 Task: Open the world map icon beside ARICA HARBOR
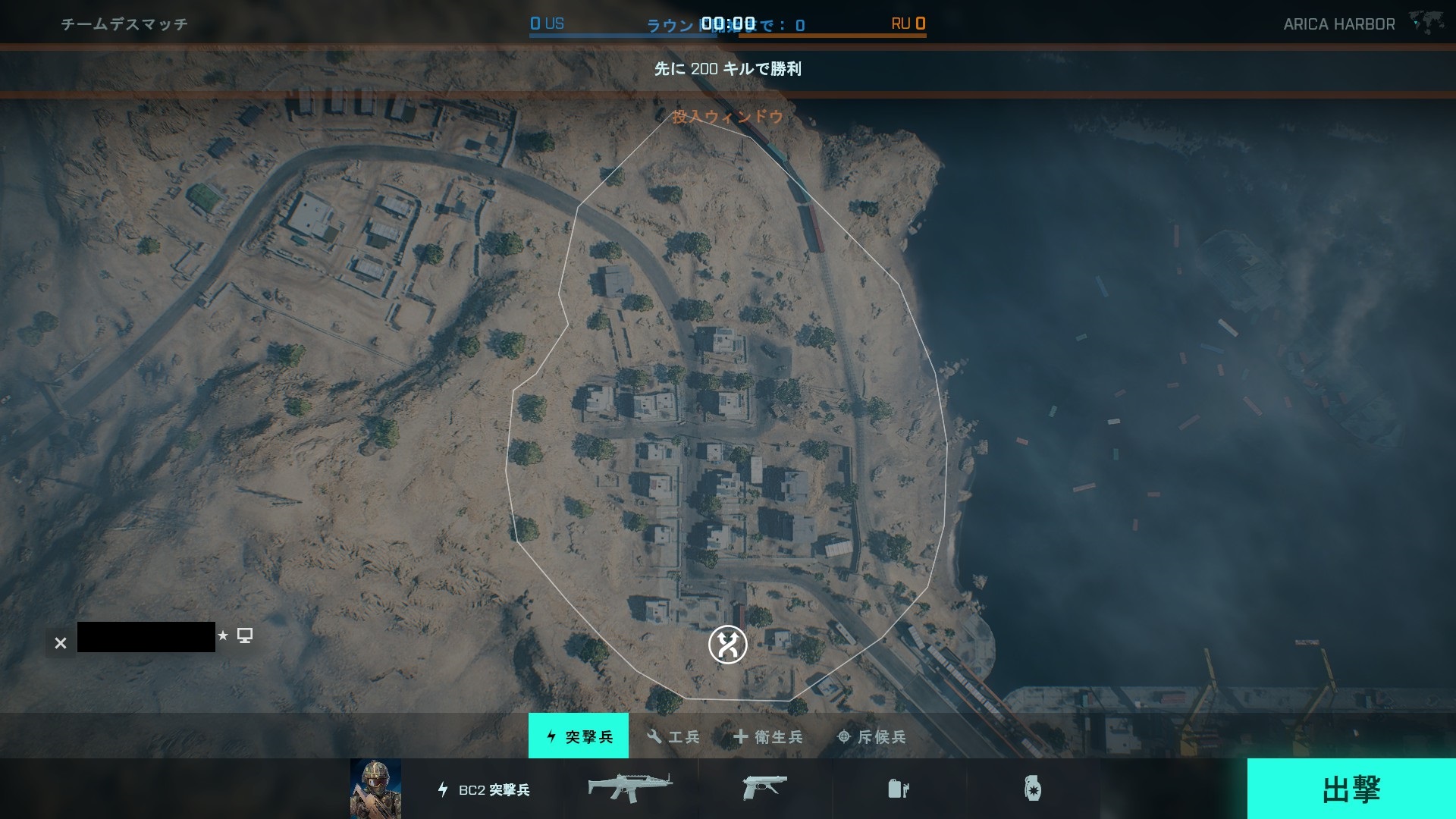pos(1426,22)
